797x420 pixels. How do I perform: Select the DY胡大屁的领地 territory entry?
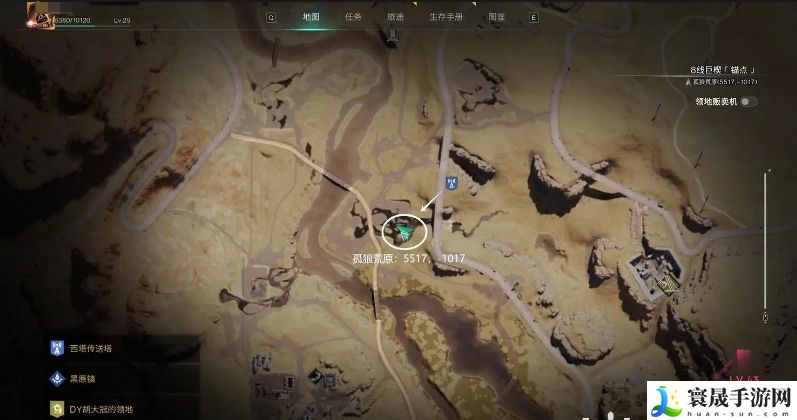[100, 409]
